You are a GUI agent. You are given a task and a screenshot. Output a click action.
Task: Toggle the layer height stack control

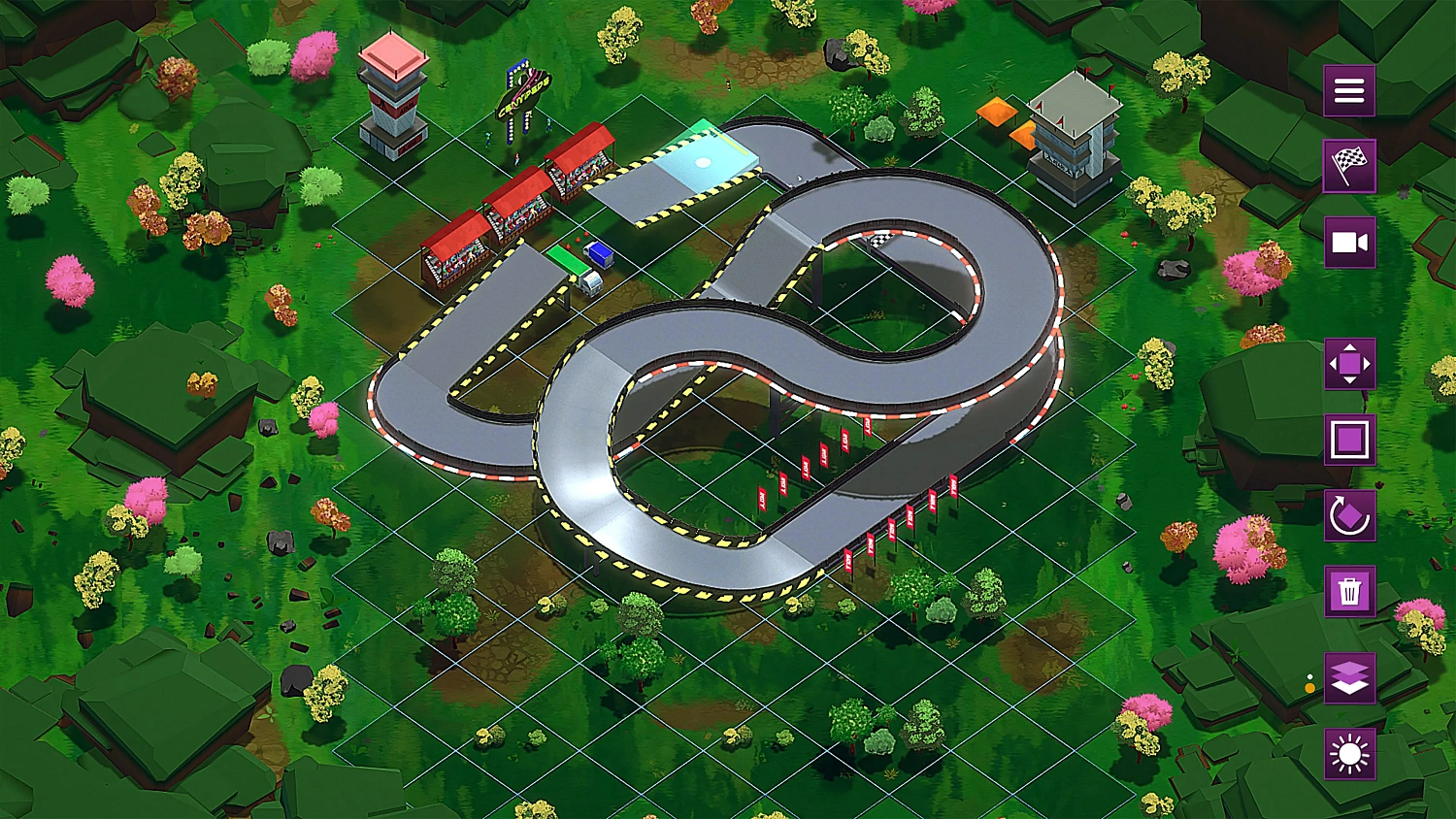pyautogui.click(x=1349, y=678)
